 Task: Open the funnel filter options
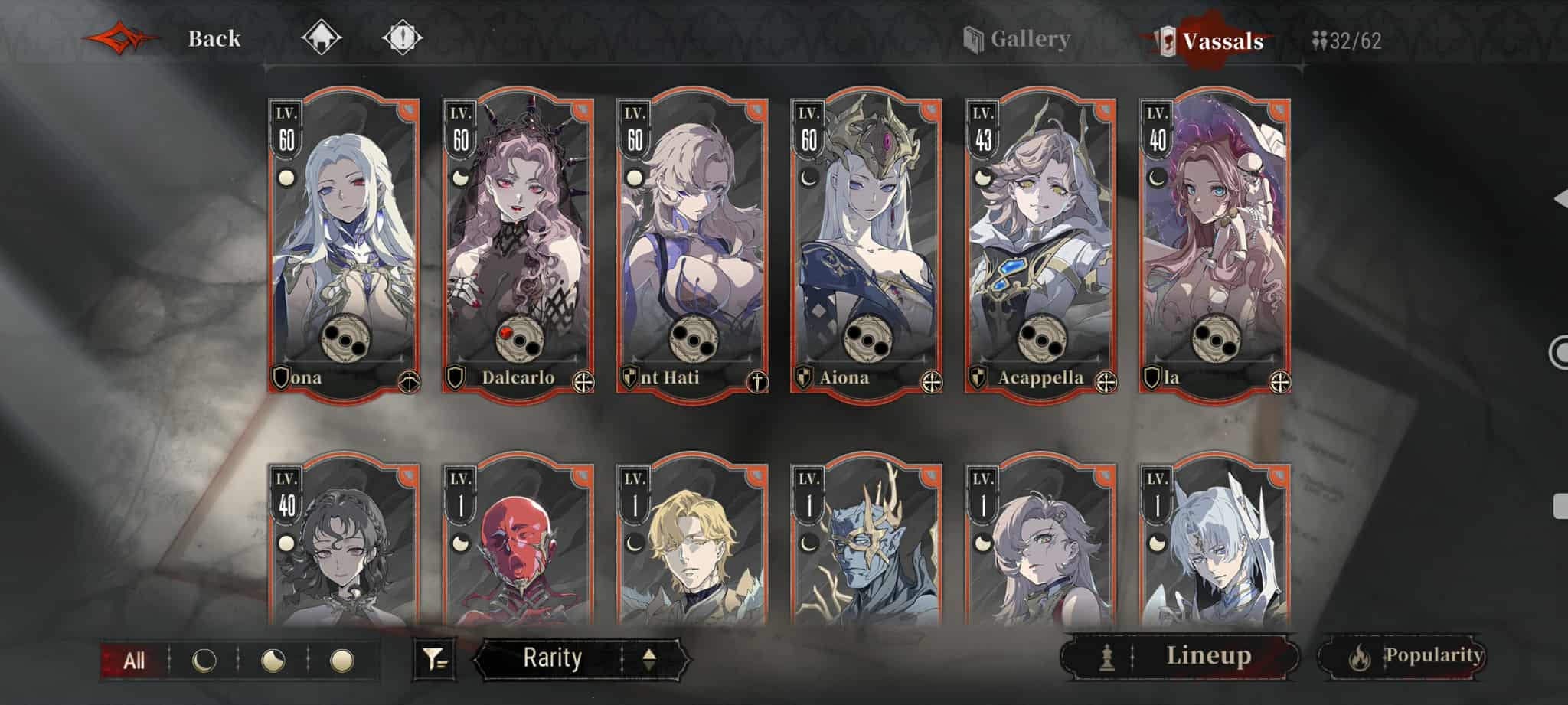pos(435,659)
